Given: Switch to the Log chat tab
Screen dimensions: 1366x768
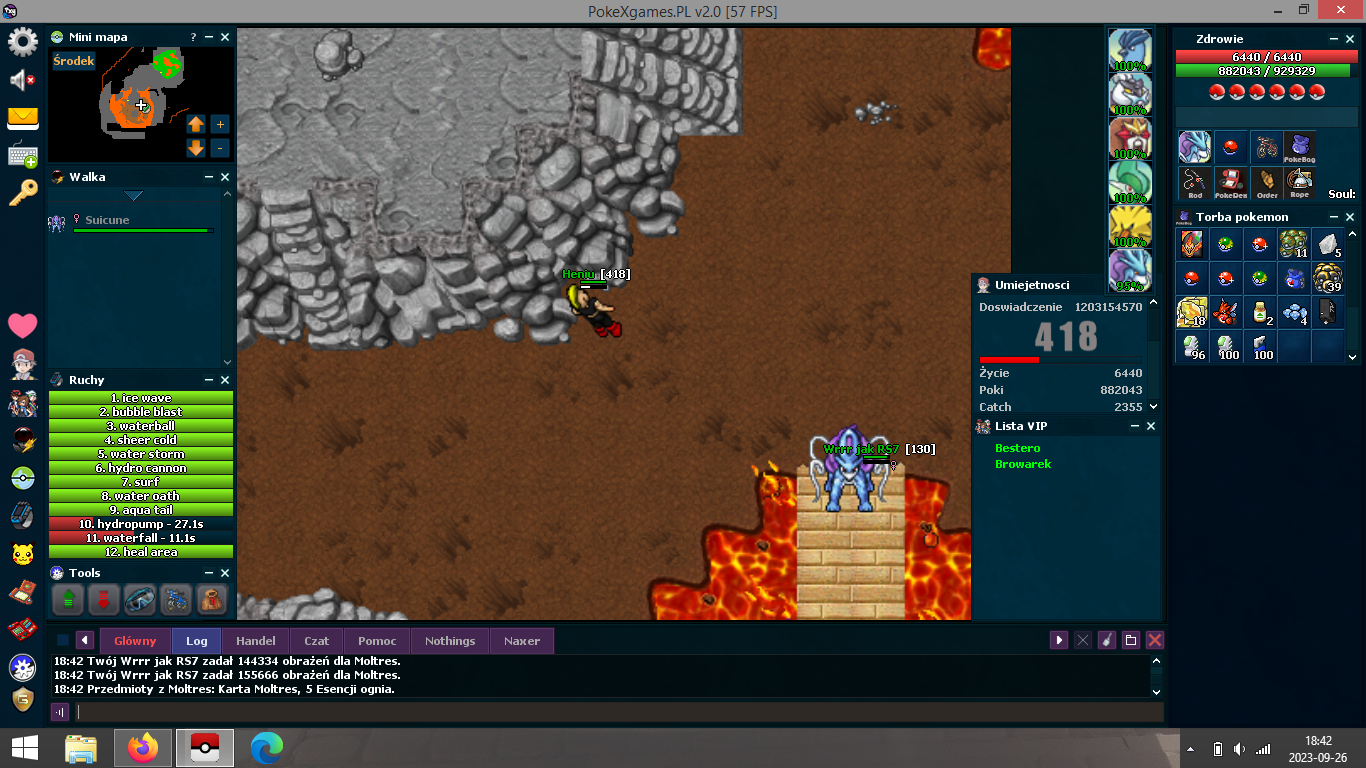Looking at the screenshot, I should (x=197, y=641).
